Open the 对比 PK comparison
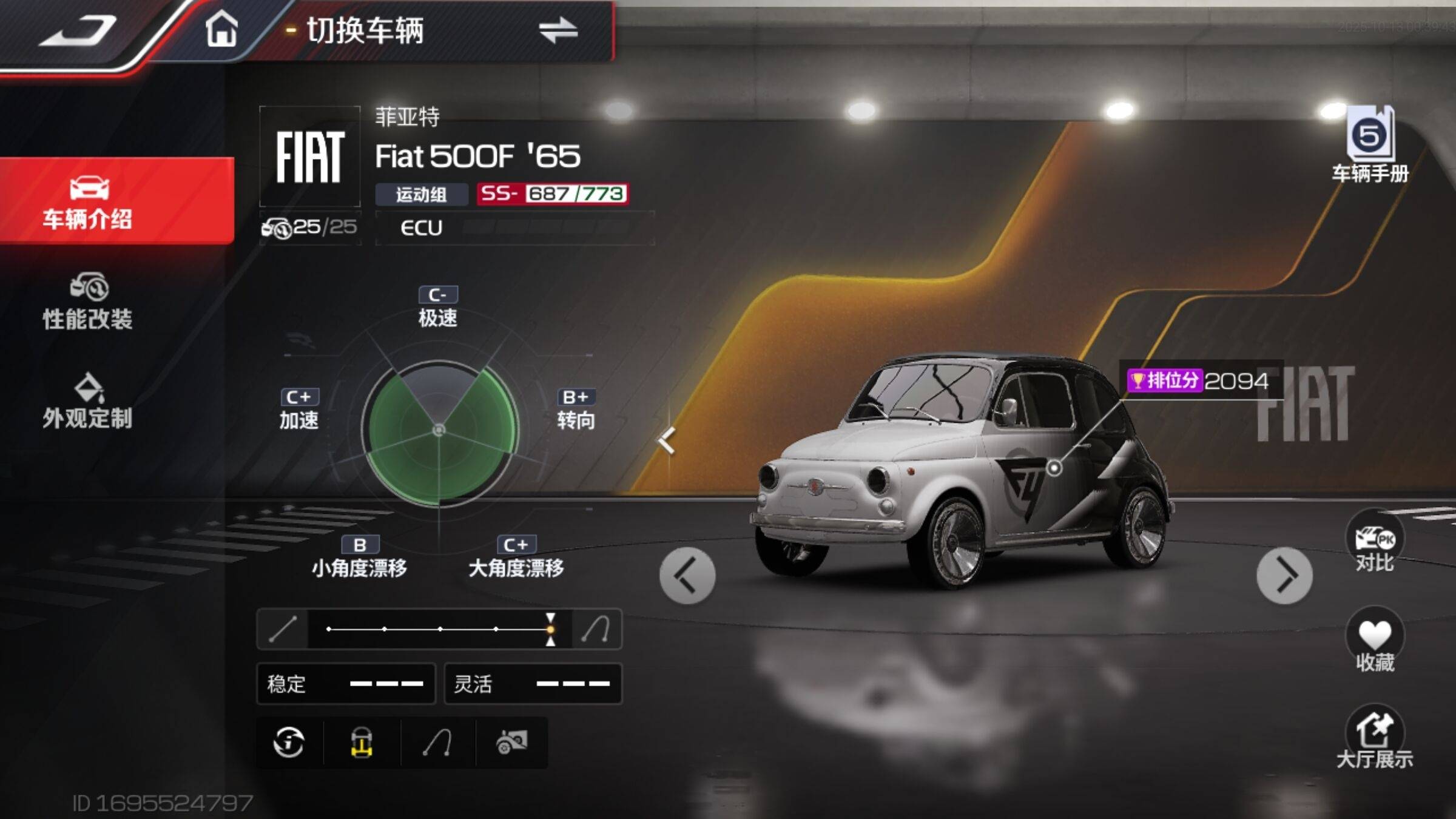 1375,544
